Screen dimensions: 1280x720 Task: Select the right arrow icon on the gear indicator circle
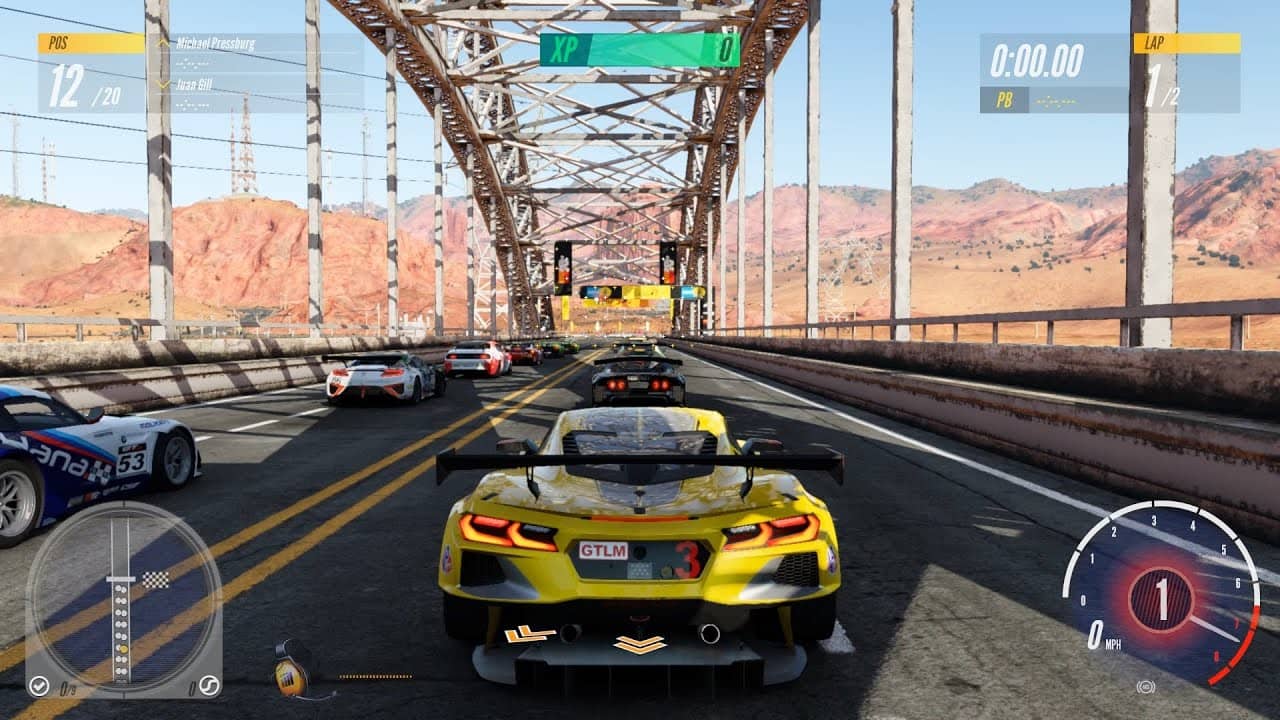[x=210, y=687]
